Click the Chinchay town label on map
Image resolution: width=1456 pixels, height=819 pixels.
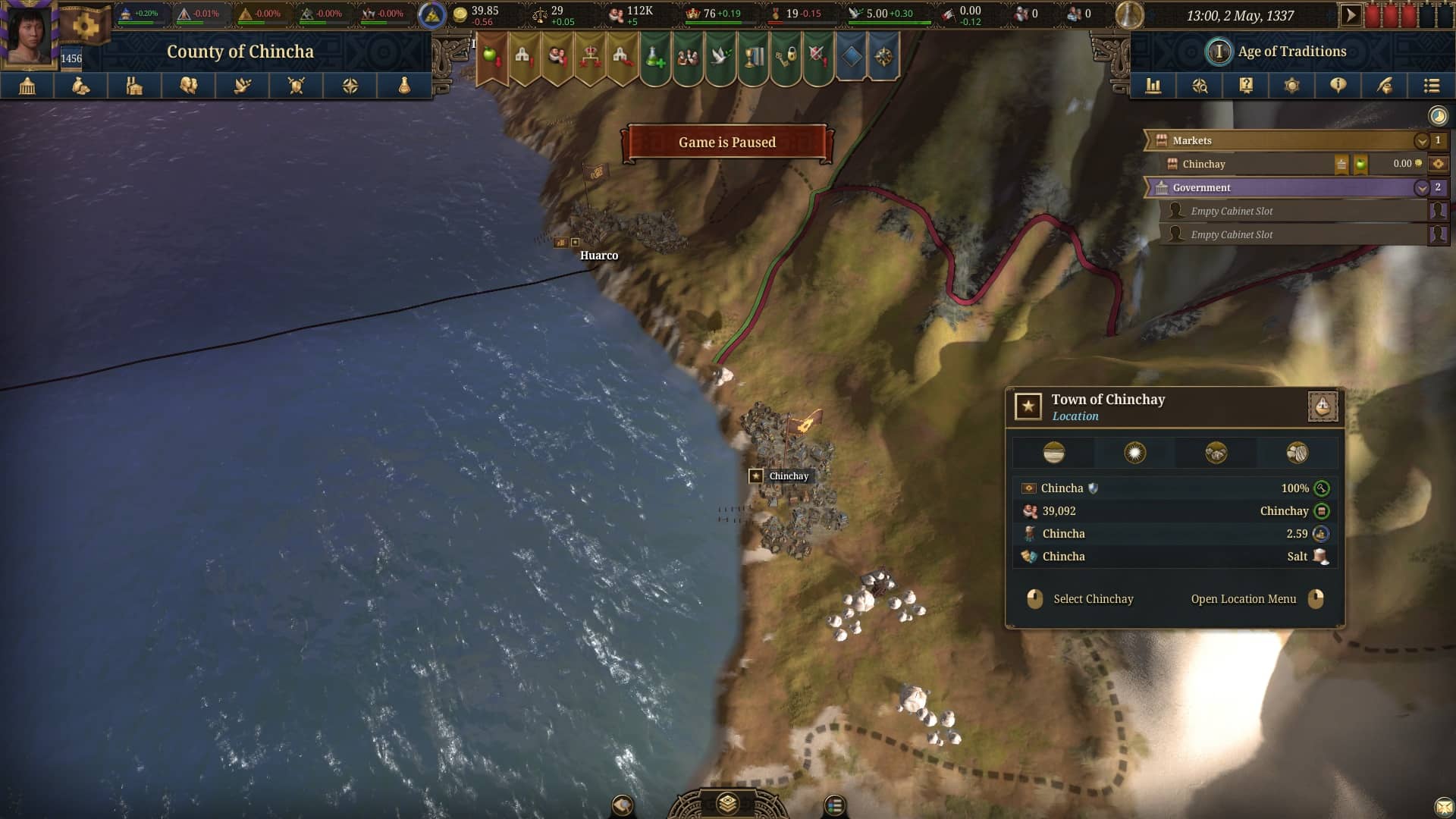788,476
